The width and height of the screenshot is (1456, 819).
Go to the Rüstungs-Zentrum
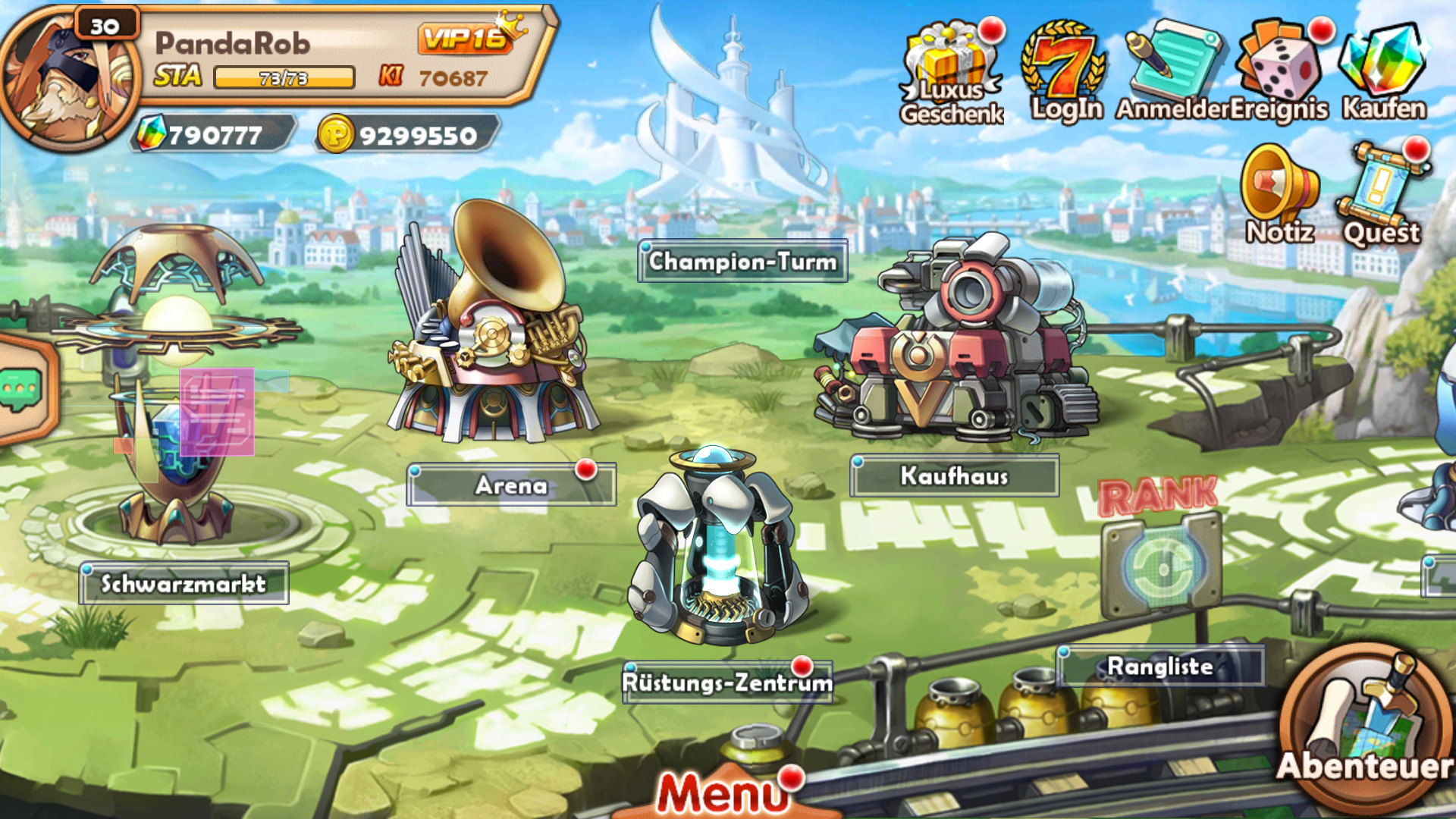coord(726,682)
